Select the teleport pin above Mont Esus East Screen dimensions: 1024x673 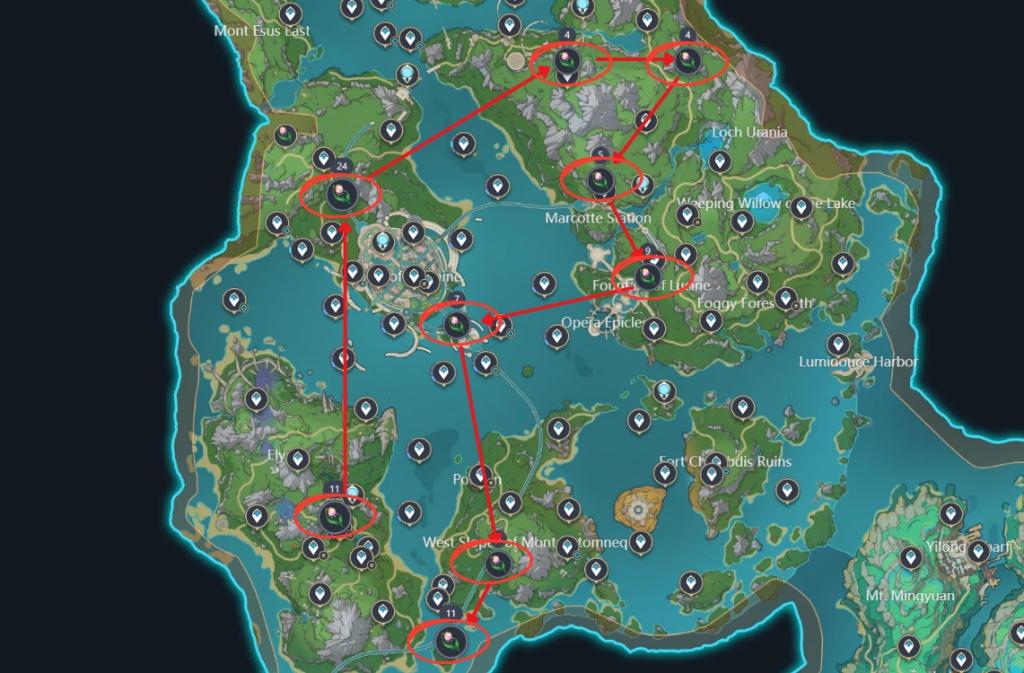point(291,14)
